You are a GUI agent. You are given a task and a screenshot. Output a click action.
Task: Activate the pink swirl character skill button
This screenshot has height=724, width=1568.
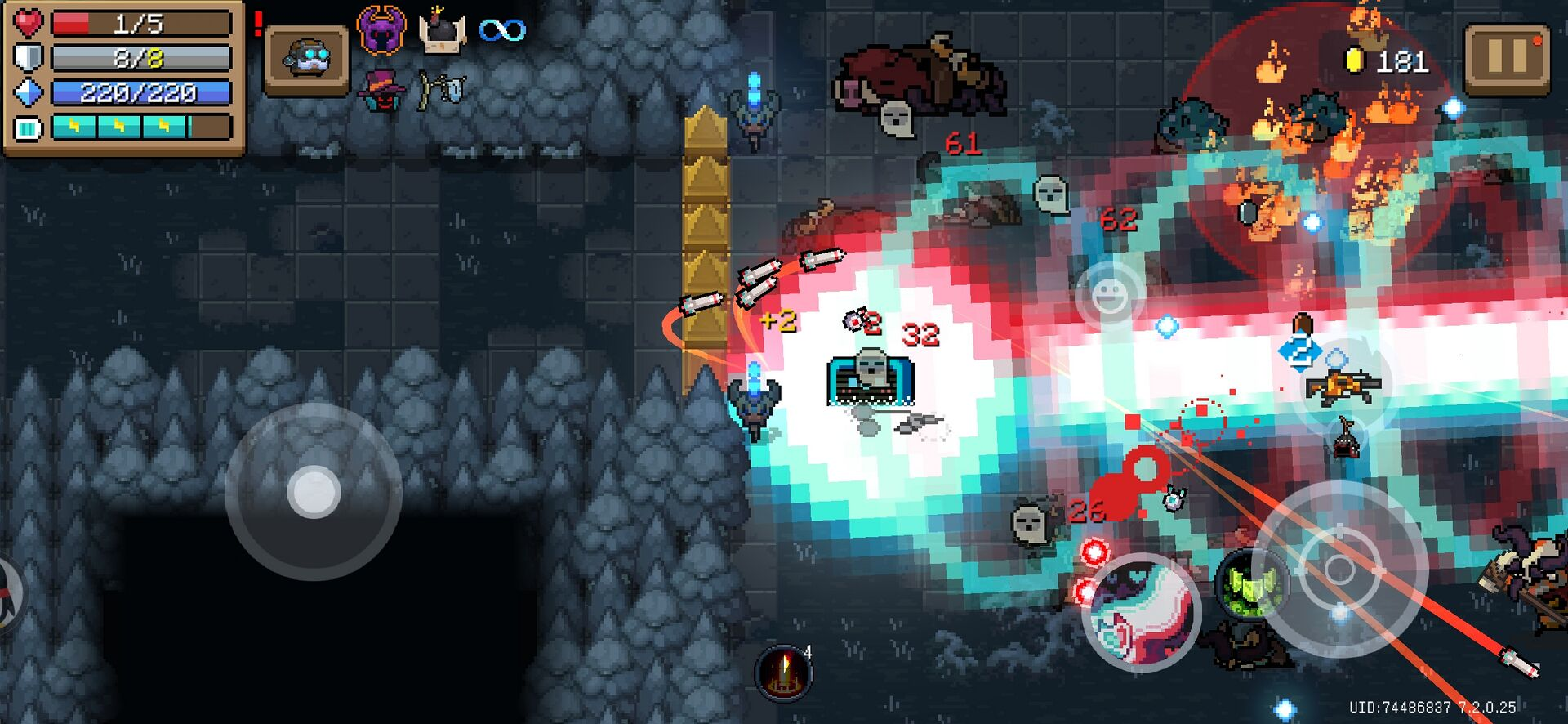(1141, 611)
